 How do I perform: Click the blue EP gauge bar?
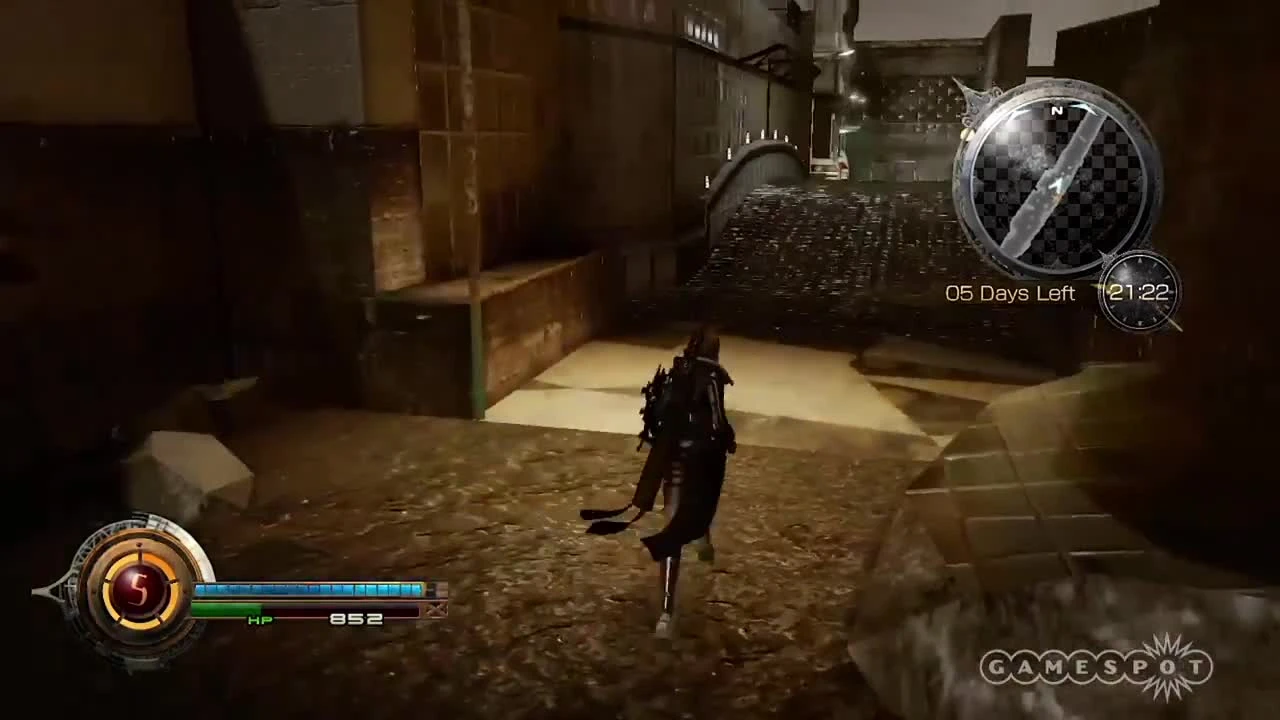pos(310,590)
